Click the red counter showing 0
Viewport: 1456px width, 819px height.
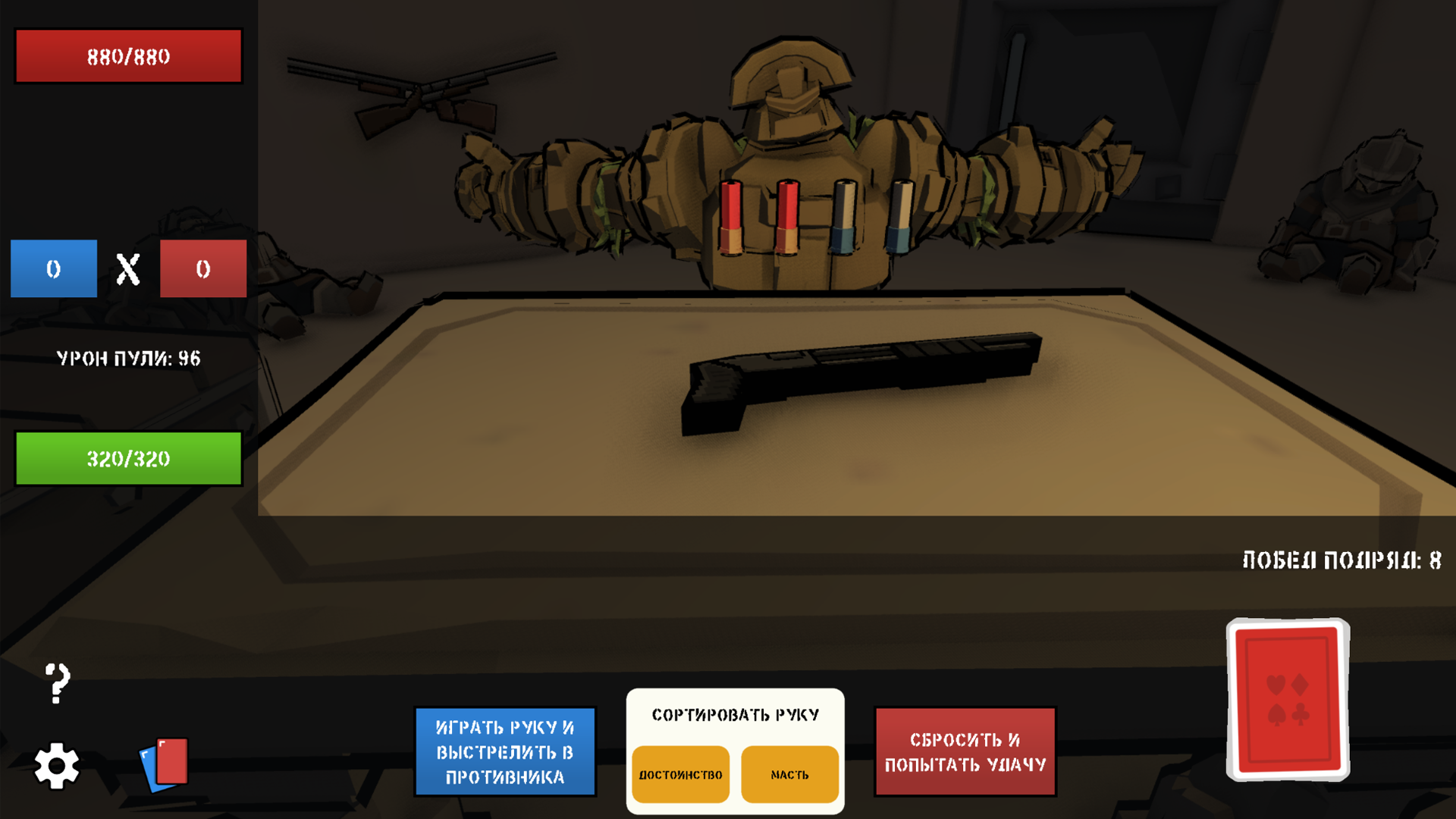(203, 268)
